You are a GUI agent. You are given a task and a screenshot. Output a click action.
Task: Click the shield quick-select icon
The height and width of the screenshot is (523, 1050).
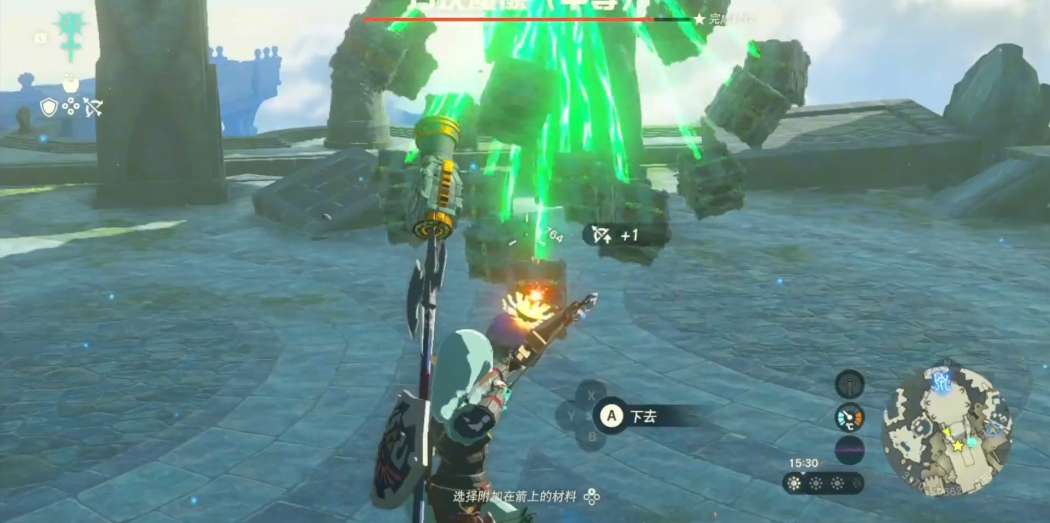(49, 106)
